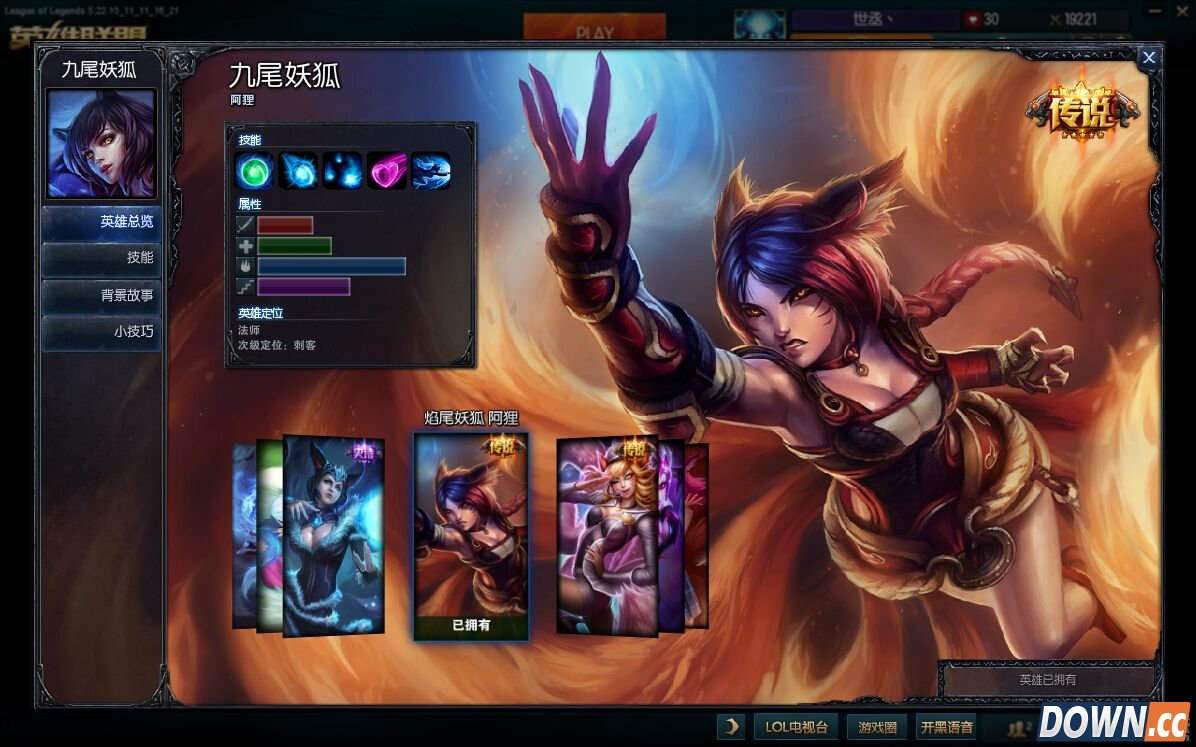Choose the blue-clad midnight fox skin card
Viewport: 1196px width, 747px height.
click(334, 535)
